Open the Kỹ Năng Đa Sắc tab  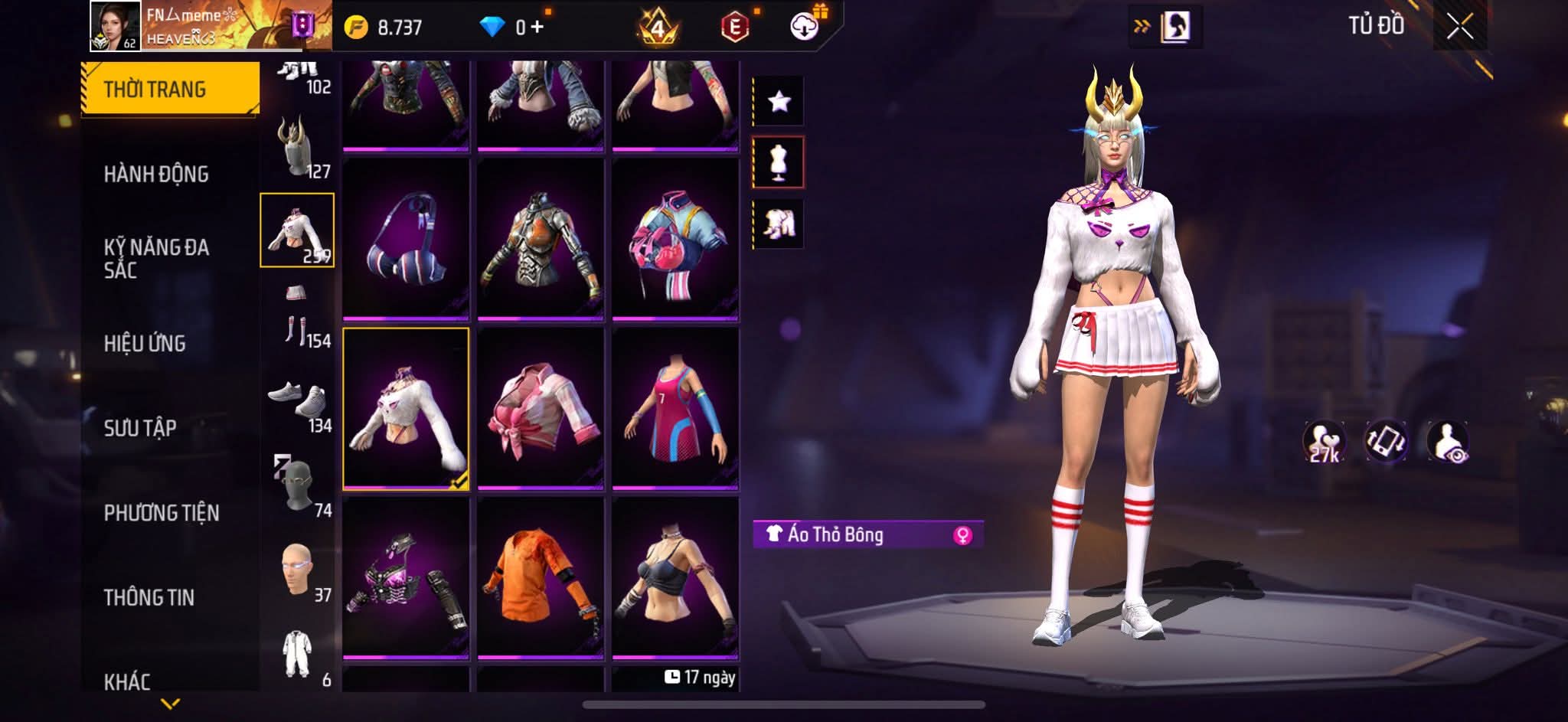pyautogui.click(x=156, y=258)
